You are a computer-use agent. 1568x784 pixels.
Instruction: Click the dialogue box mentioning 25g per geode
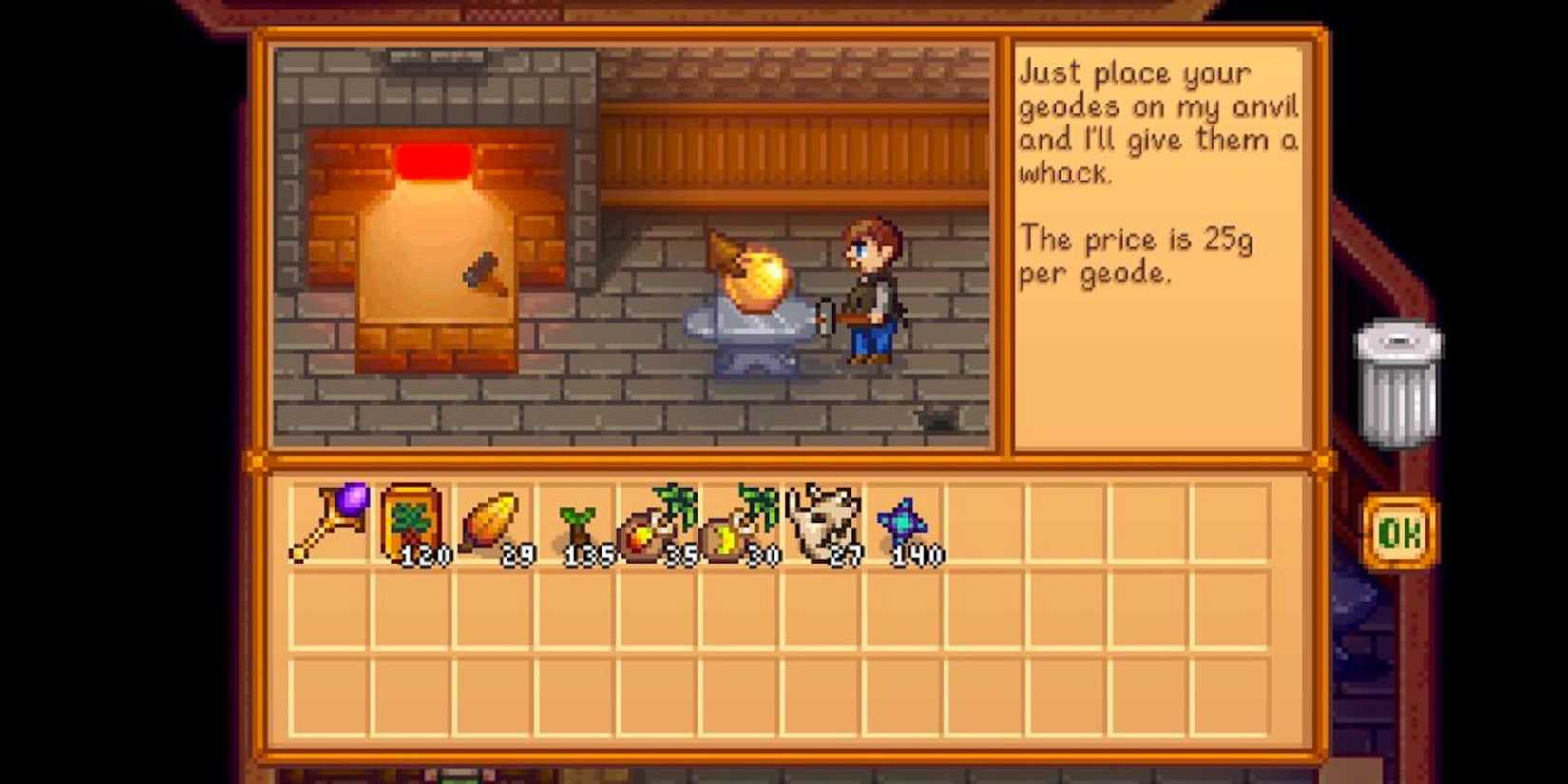(1155, 247)
